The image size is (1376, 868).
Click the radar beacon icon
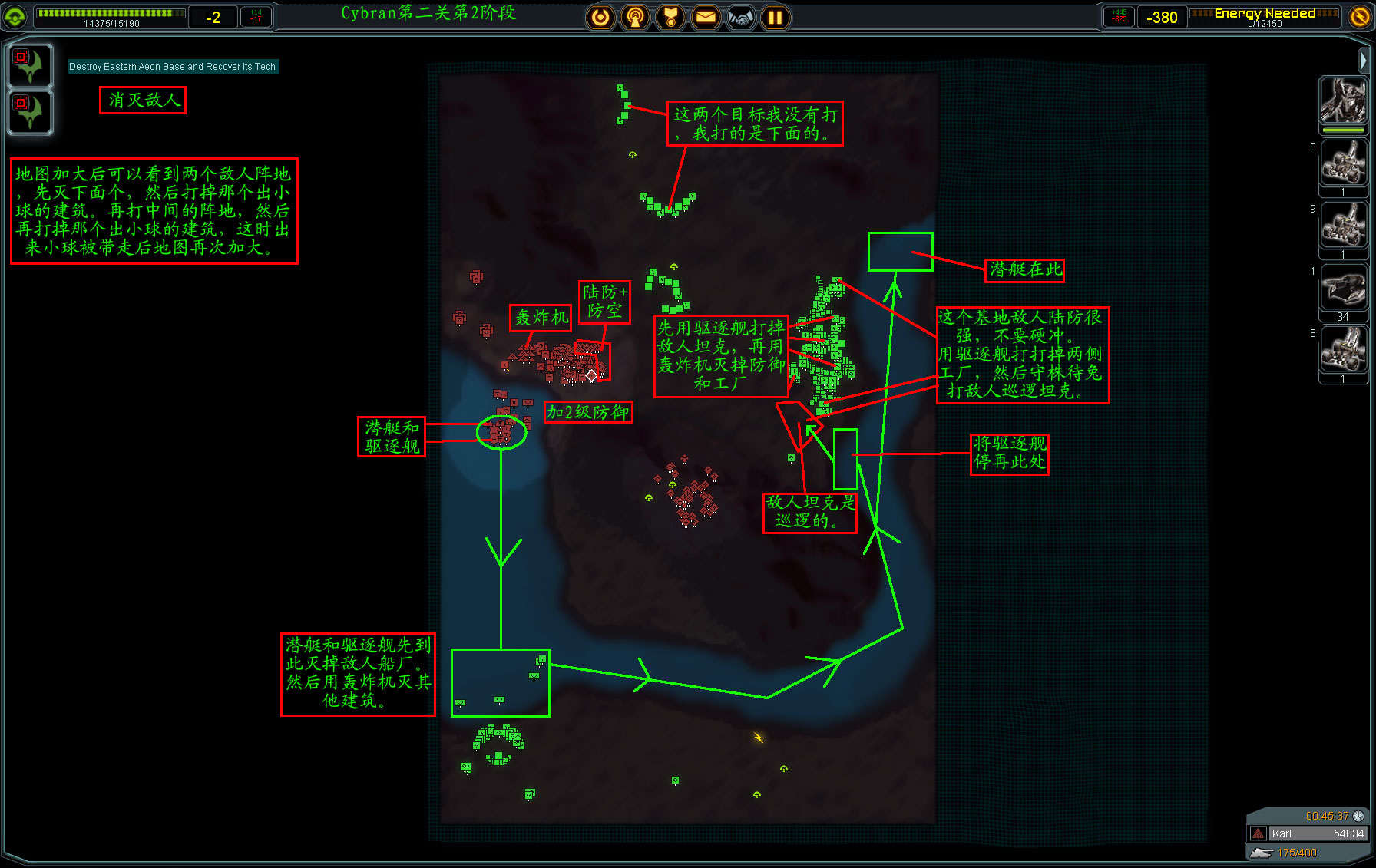tap(635, 17)
